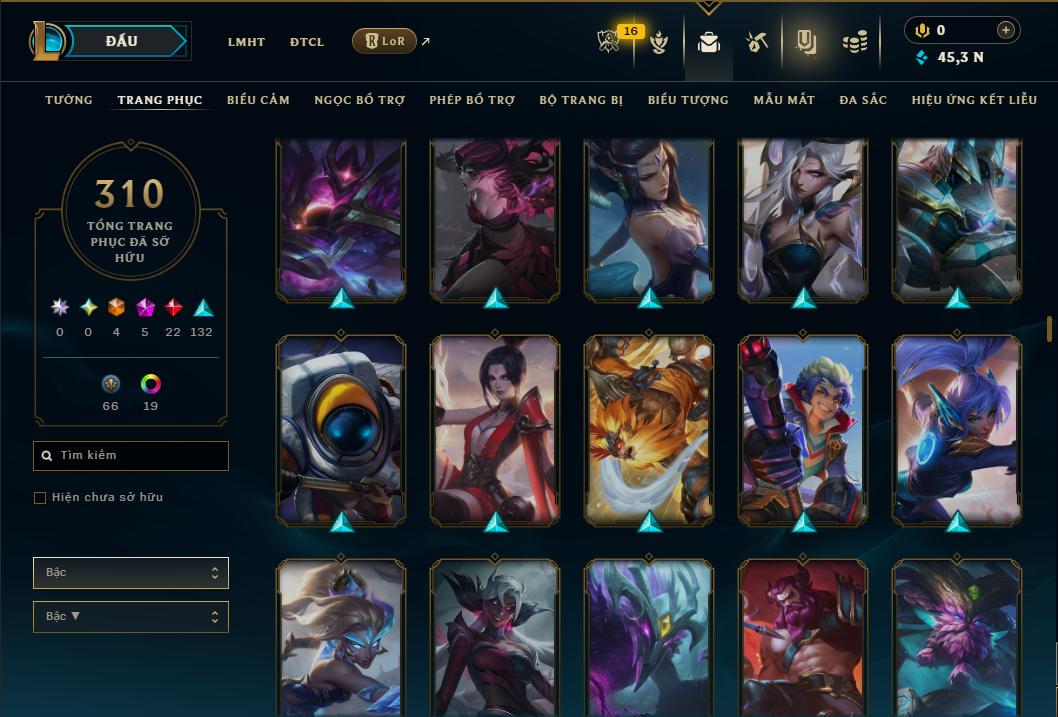Switch to the LMHT game tab
The image size is (1058, 717).
pos(246,42)
